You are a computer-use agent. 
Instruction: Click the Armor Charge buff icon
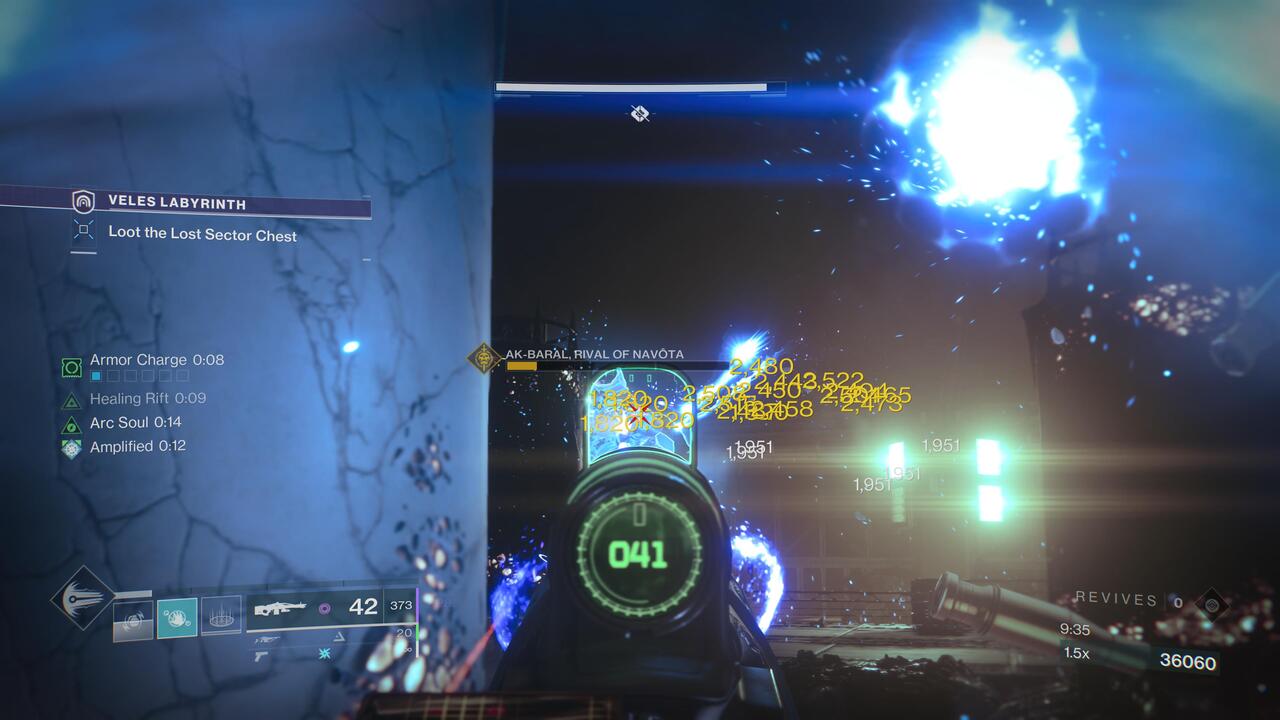point(70,366)
